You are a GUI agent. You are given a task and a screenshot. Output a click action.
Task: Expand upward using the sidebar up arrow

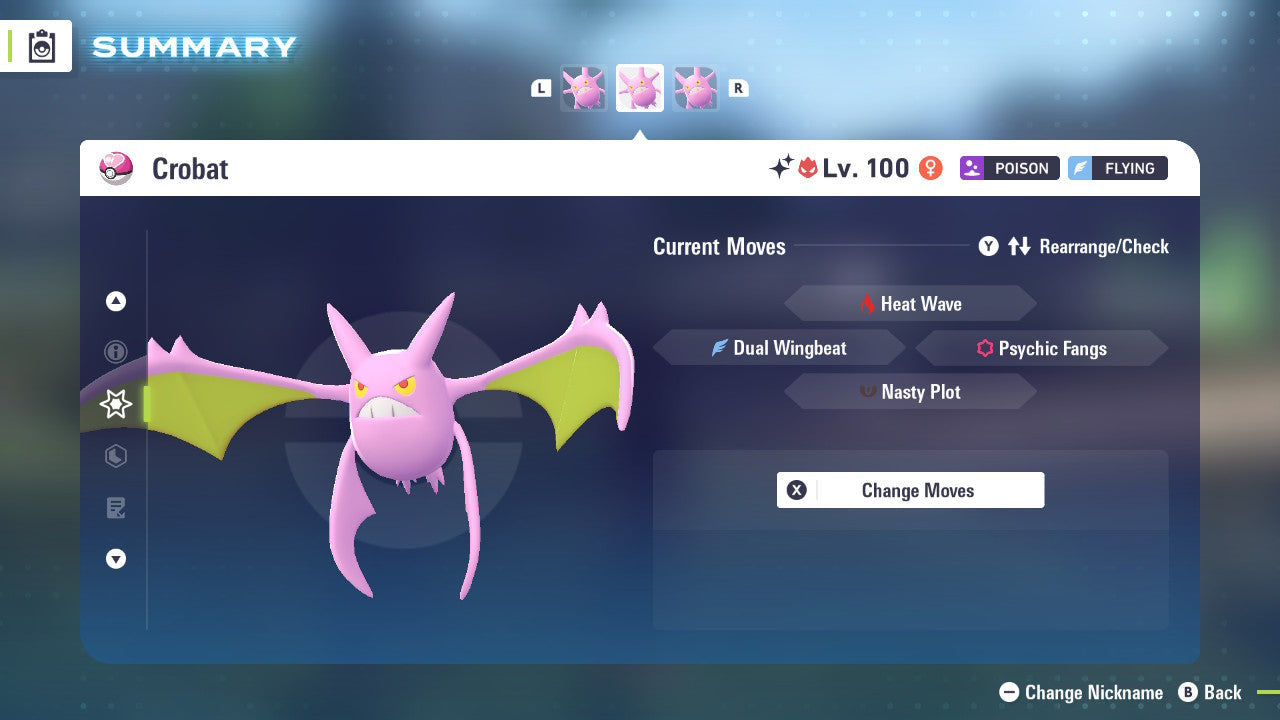[x=115, y=301]
